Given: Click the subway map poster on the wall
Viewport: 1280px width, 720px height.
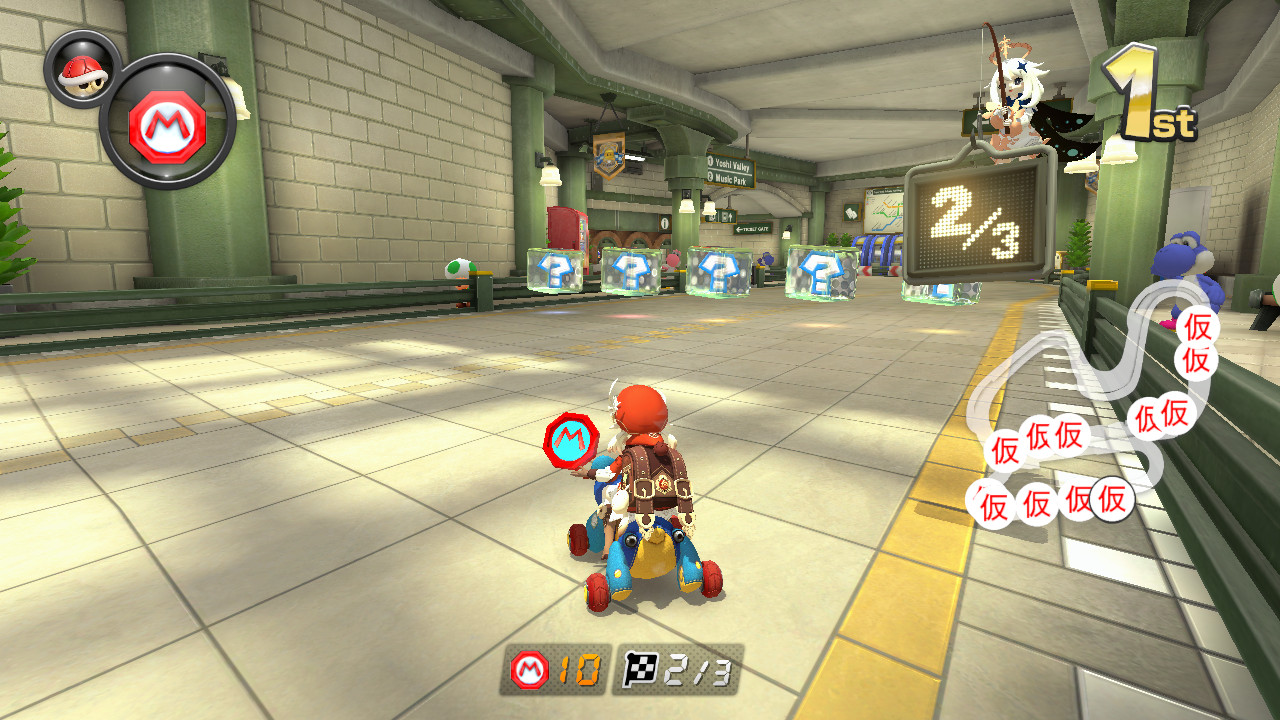Looking at the screenshot, I should pyautogui.click(x=883, y=213).
